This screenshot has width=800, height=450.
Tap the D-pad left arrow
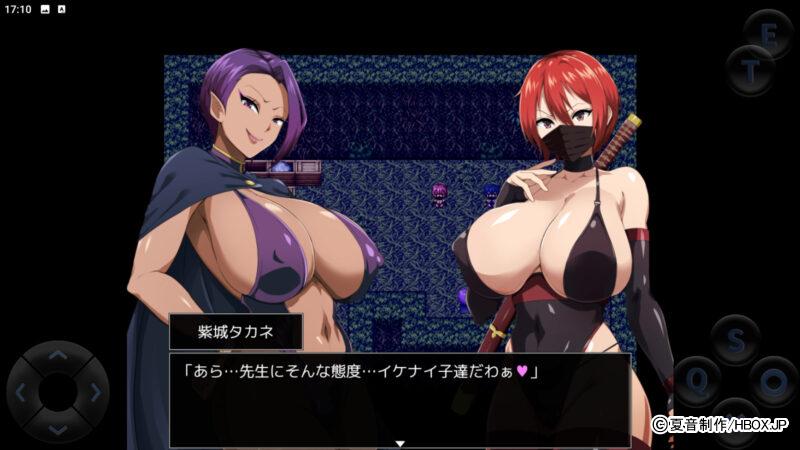tap(21, 392)
